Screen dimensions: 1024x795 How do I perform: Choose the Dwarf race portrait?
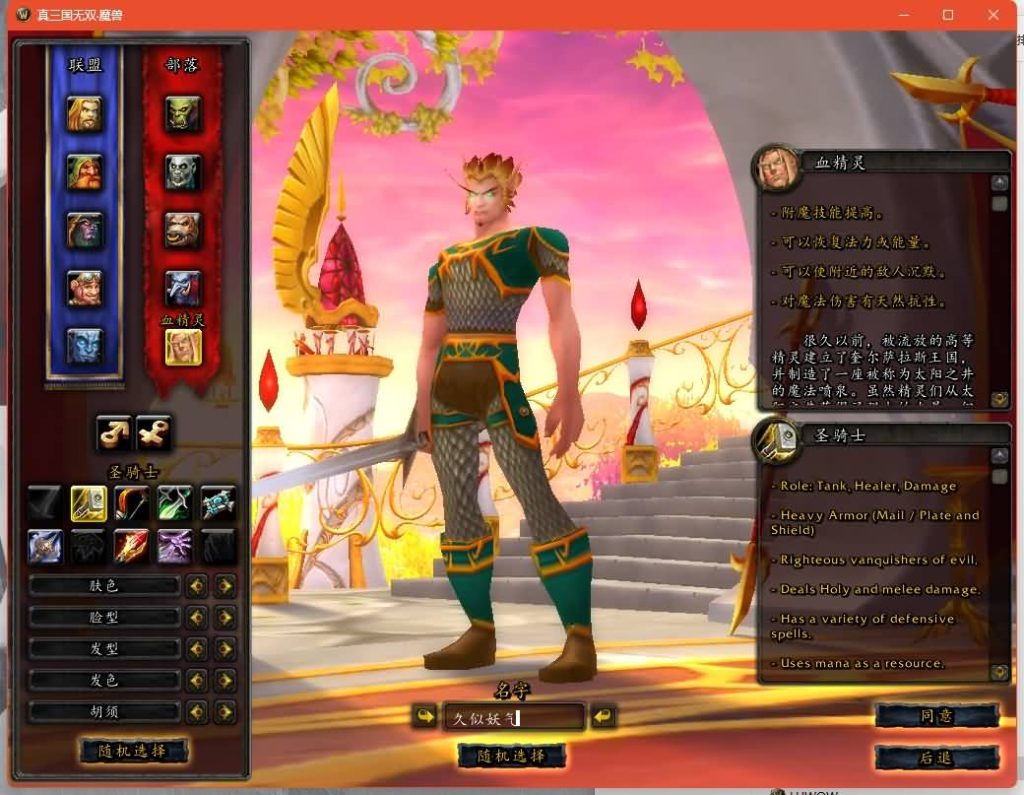pyautogui.click(x=85, y=172)
